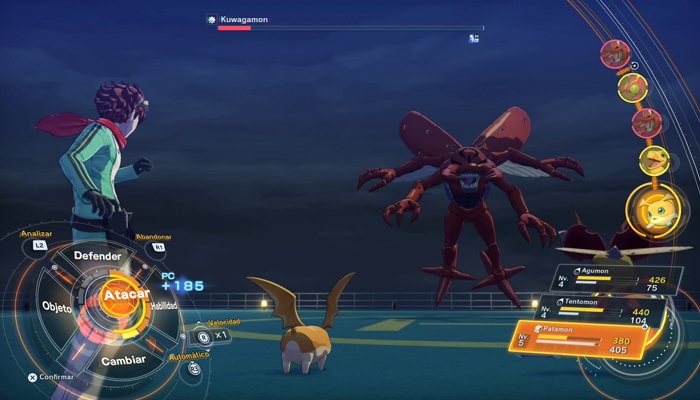700x400 pixels.
Task: Click the large Patamon turn-order portrait
Action: (657, 212)
